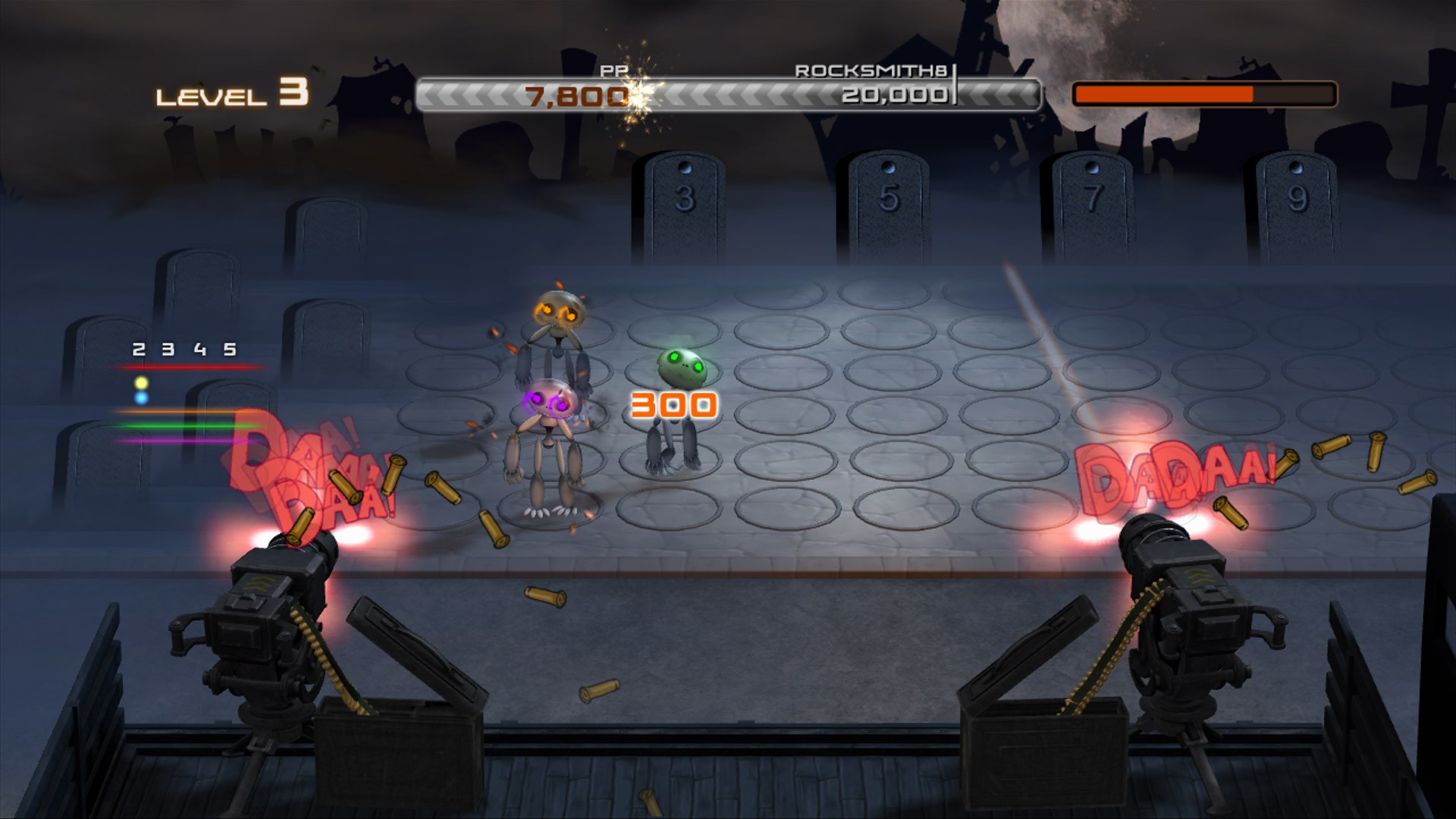The height and width of the screenshot is (819, 1456).
Task: Click the fret numbers 2 3 4 5
Action: pos(184,351)
